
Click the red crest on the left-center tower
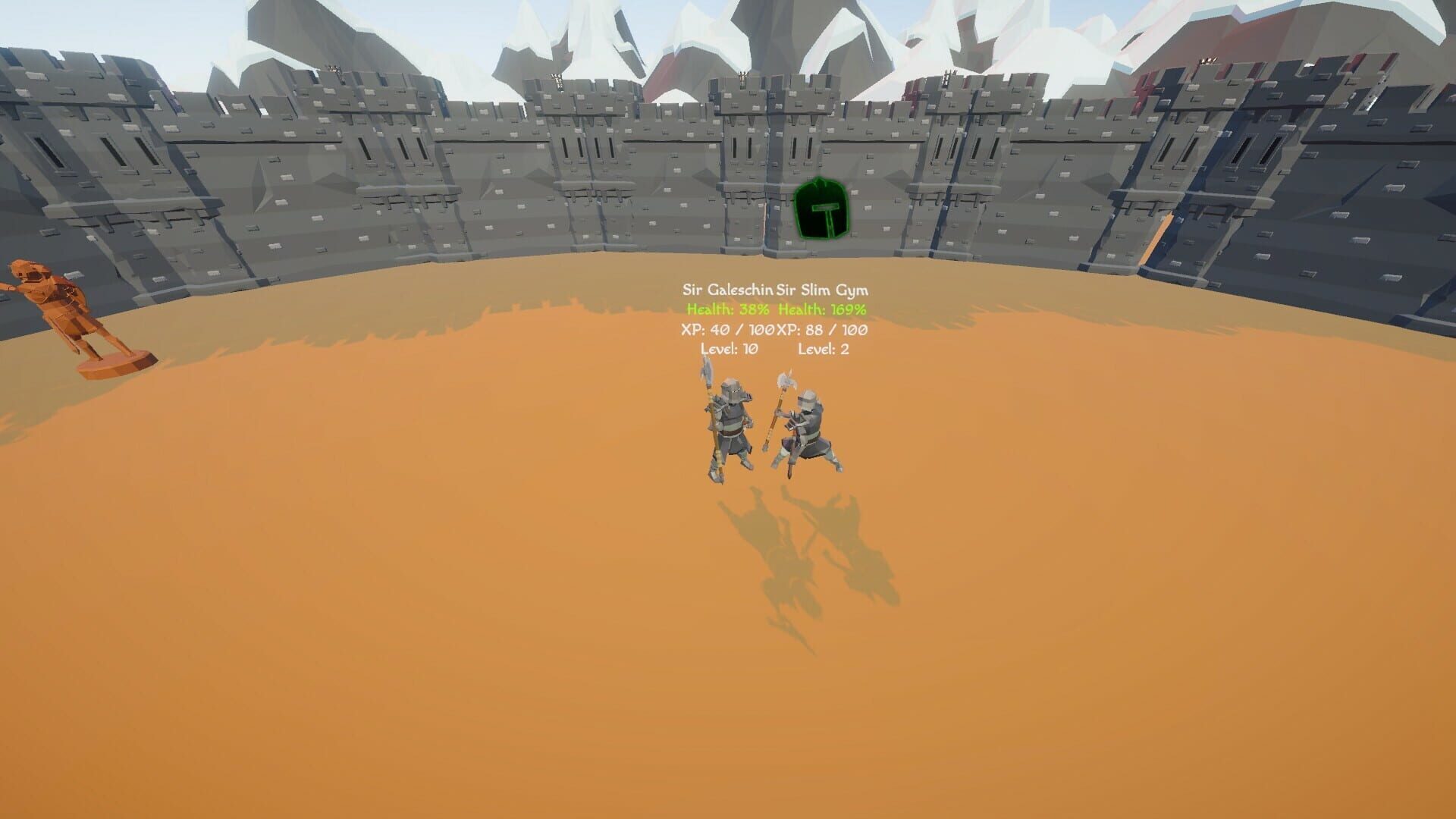click(908, 94)
